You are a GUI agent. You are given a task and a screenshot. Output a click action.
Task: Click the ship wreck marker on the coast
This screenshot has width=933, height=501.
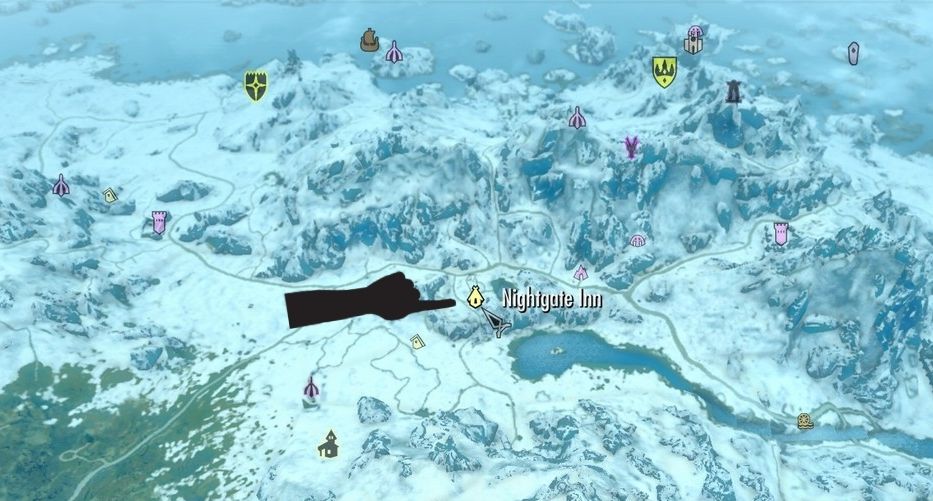tap(368, 39)
